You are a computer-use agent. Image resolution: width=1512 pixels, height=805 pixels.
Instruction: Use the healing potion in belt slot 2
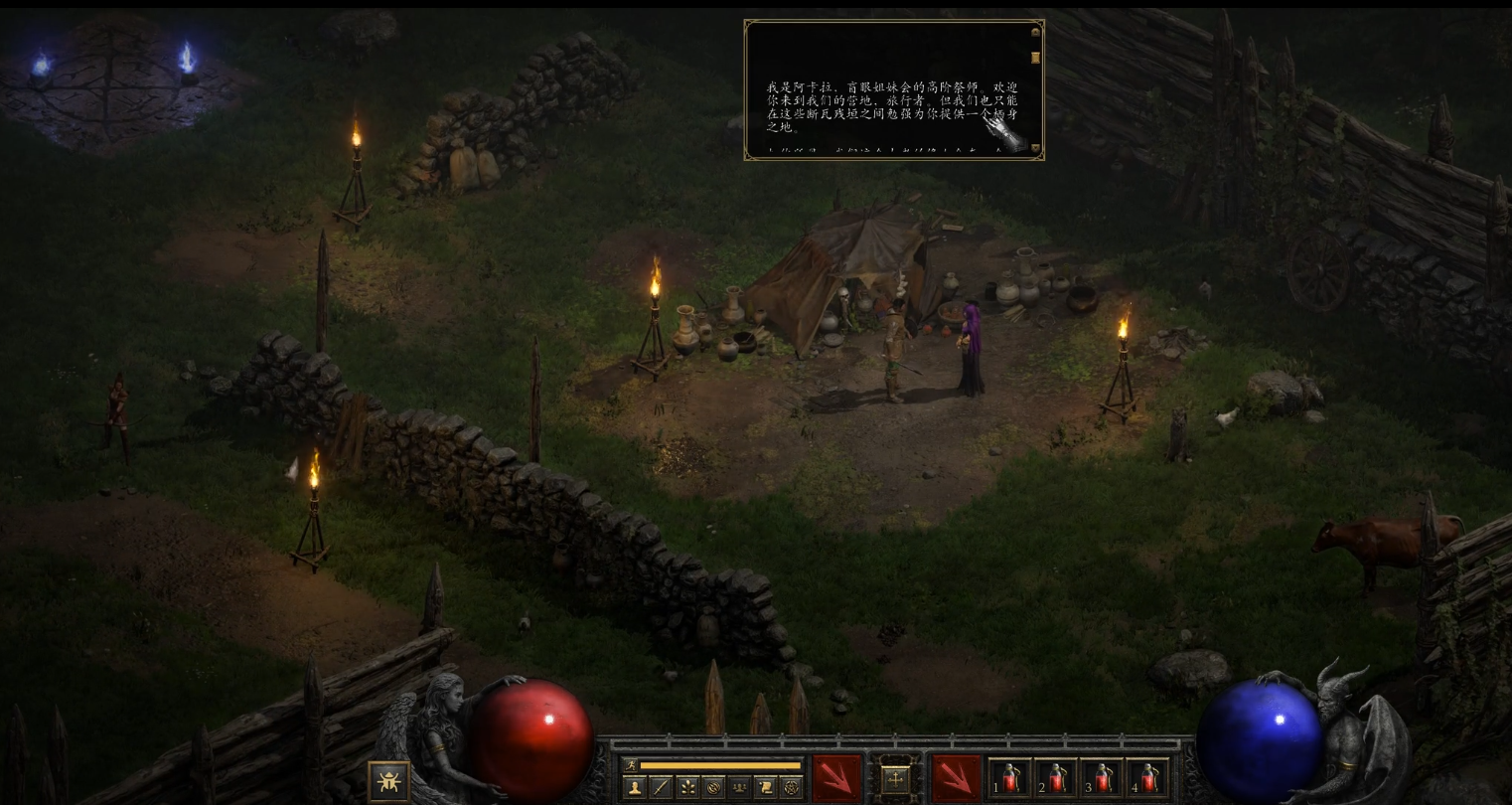click(1056, 778)
